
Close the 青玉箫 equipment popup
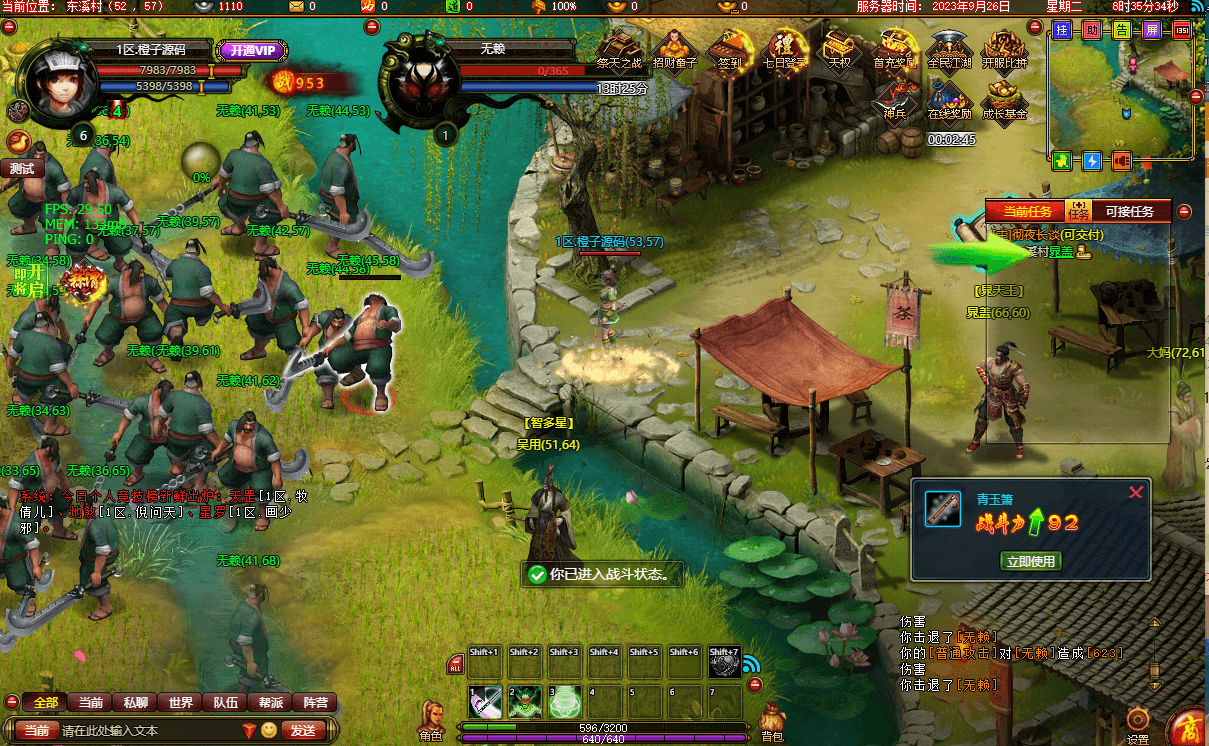[x=1135, y=492]
